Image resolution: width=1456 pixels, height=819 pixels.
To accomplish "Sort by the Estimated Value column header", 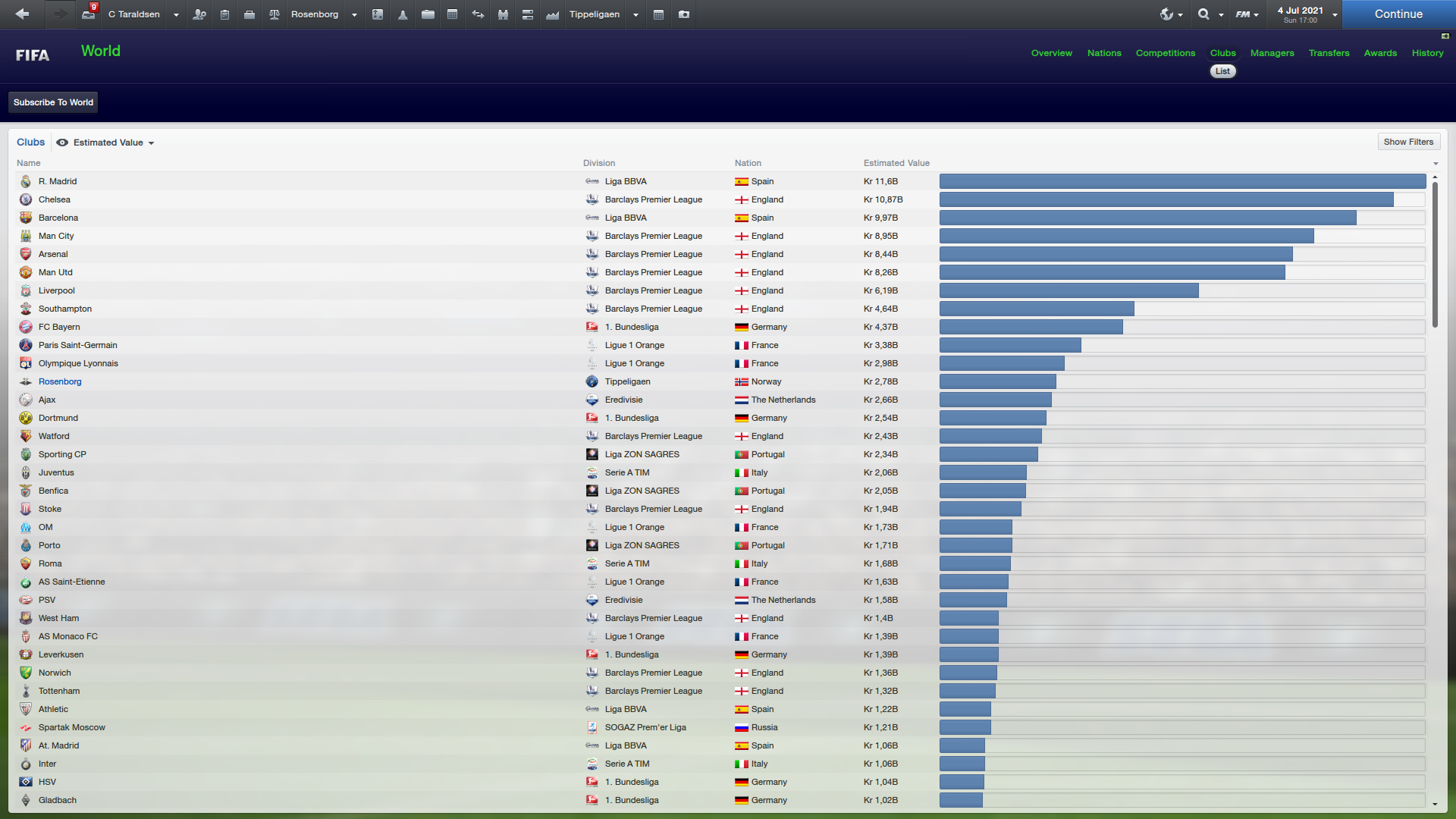I will [896, 163].
